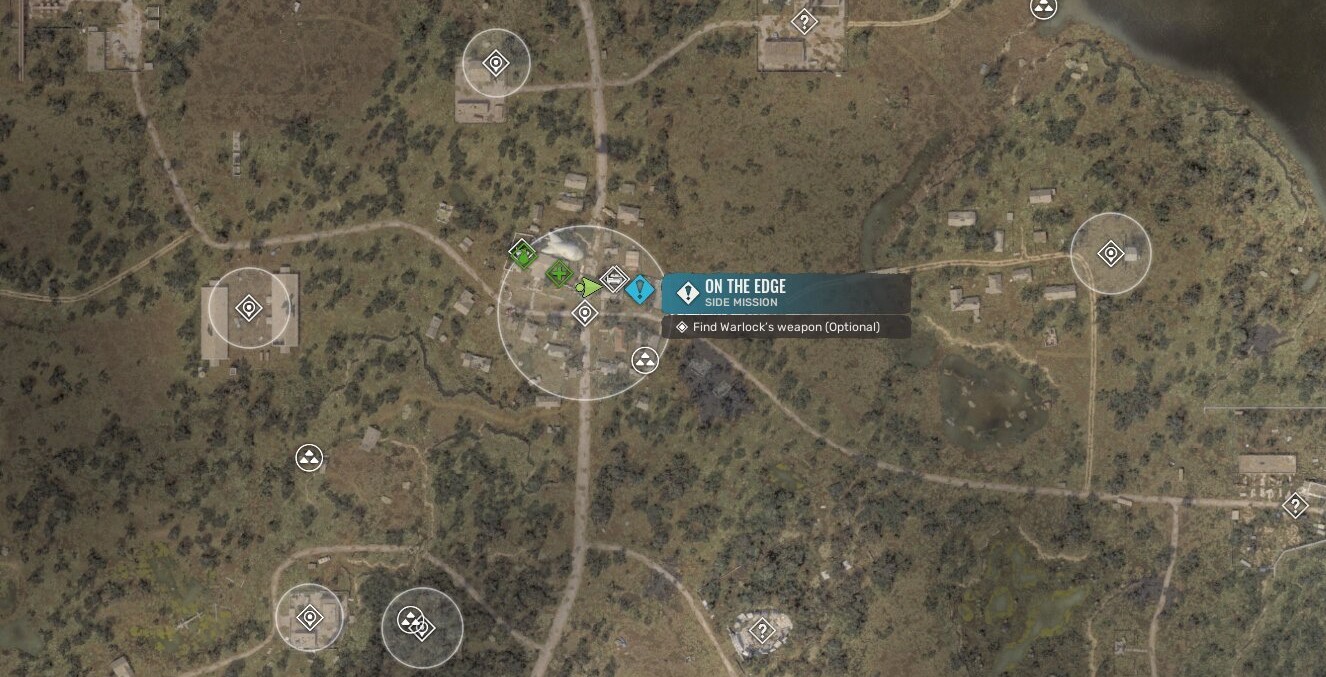Select the anomaly marker overlapping a location pin

coord(409,620)
